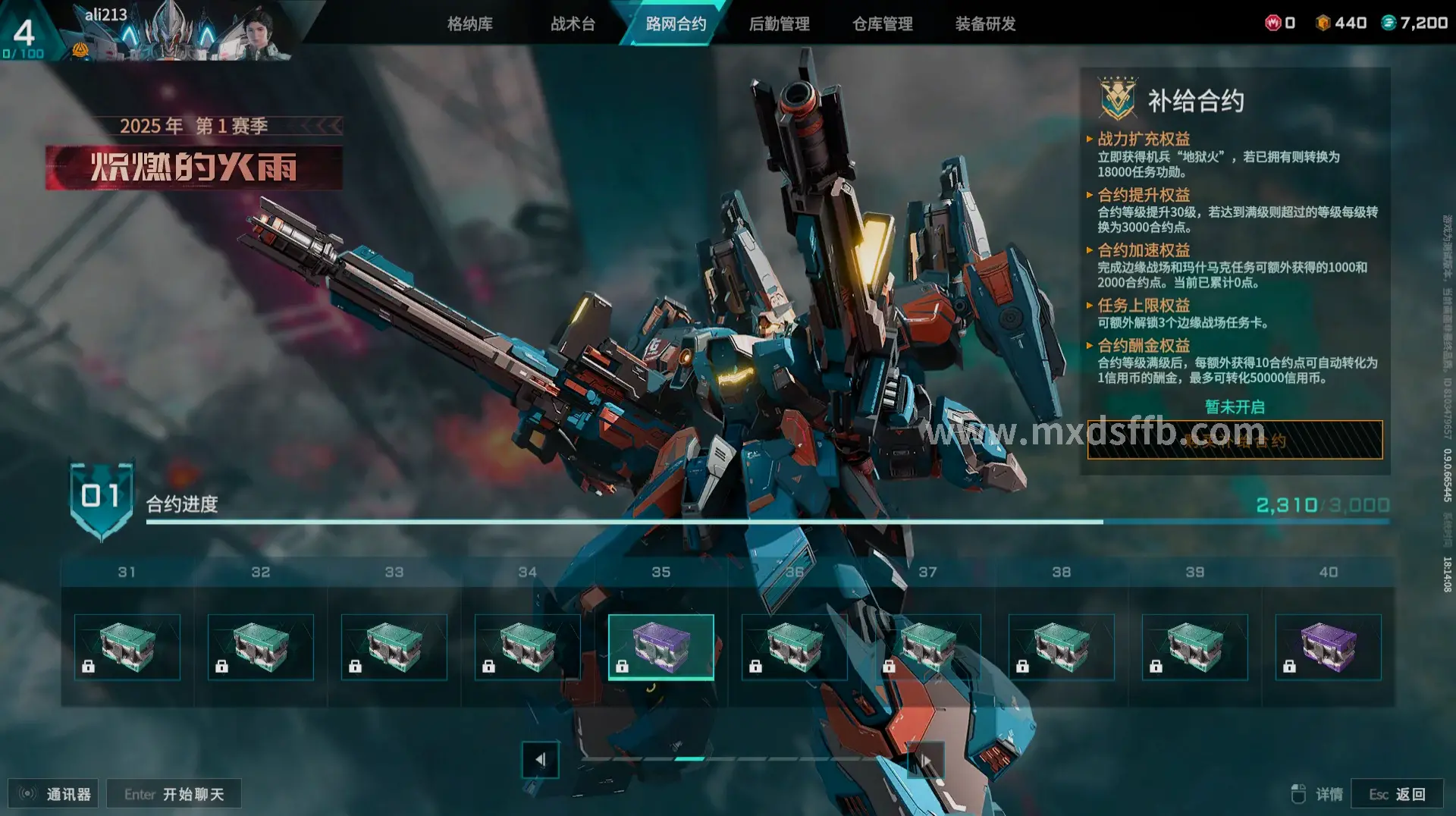Click the supply contract purchase button
This screenshot has height=816, width=1456.
coord(1235,440)
